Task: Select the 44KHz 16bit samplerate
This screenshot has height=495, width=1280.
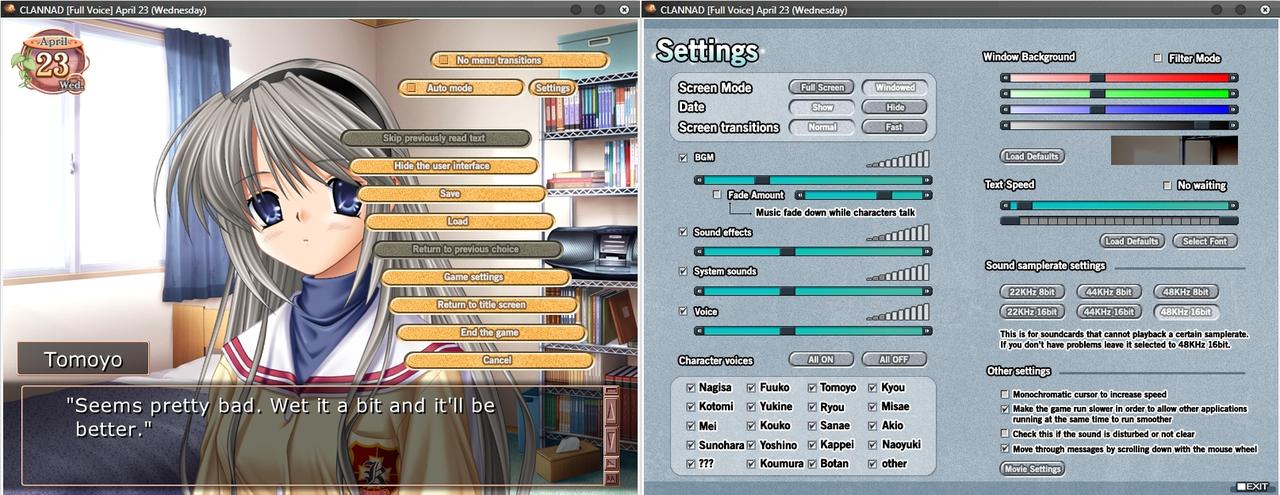Action: click(1108, 312)
